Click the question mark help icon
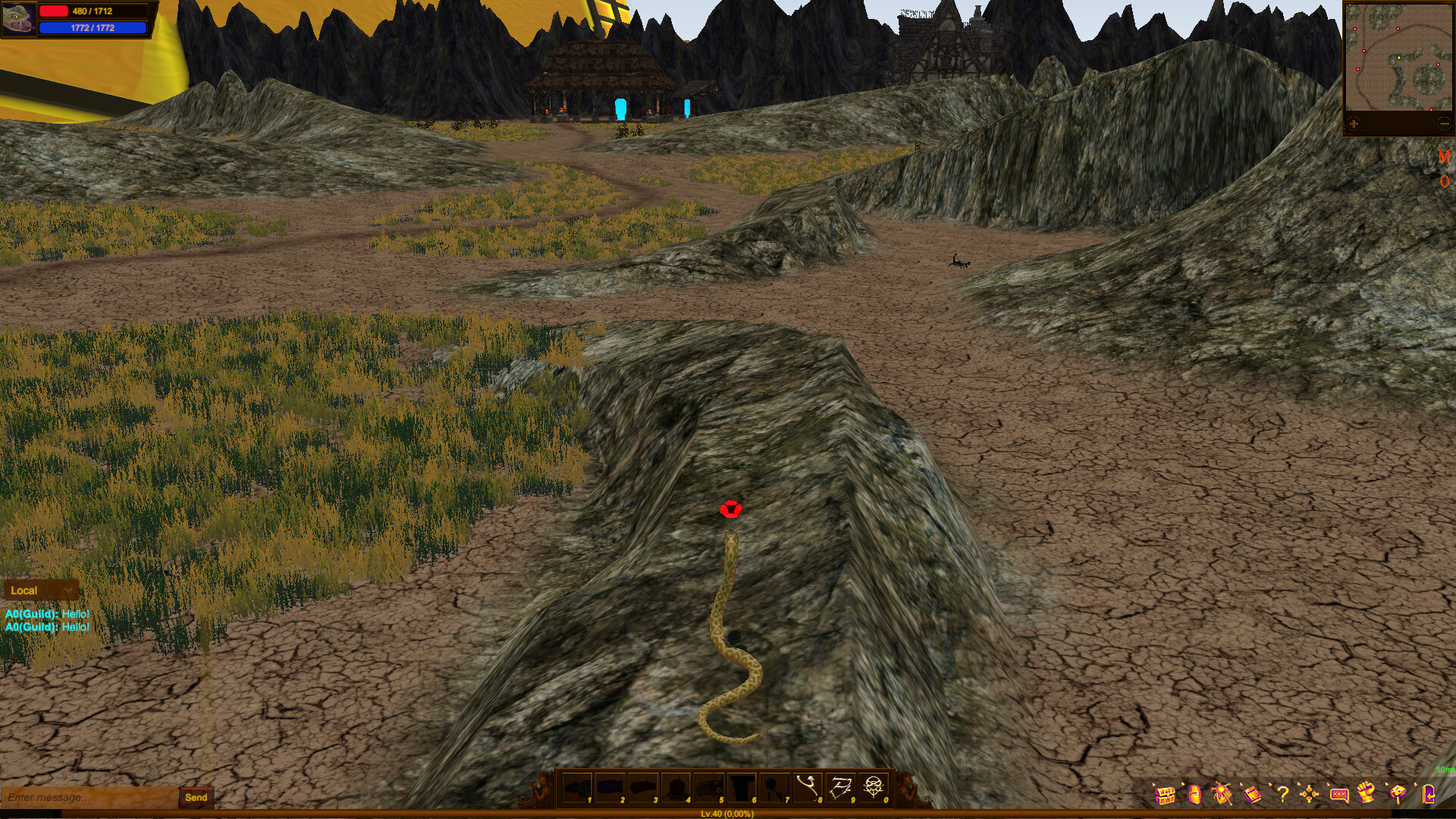Screen dimensions: 1456x819 pos(1283,792)
